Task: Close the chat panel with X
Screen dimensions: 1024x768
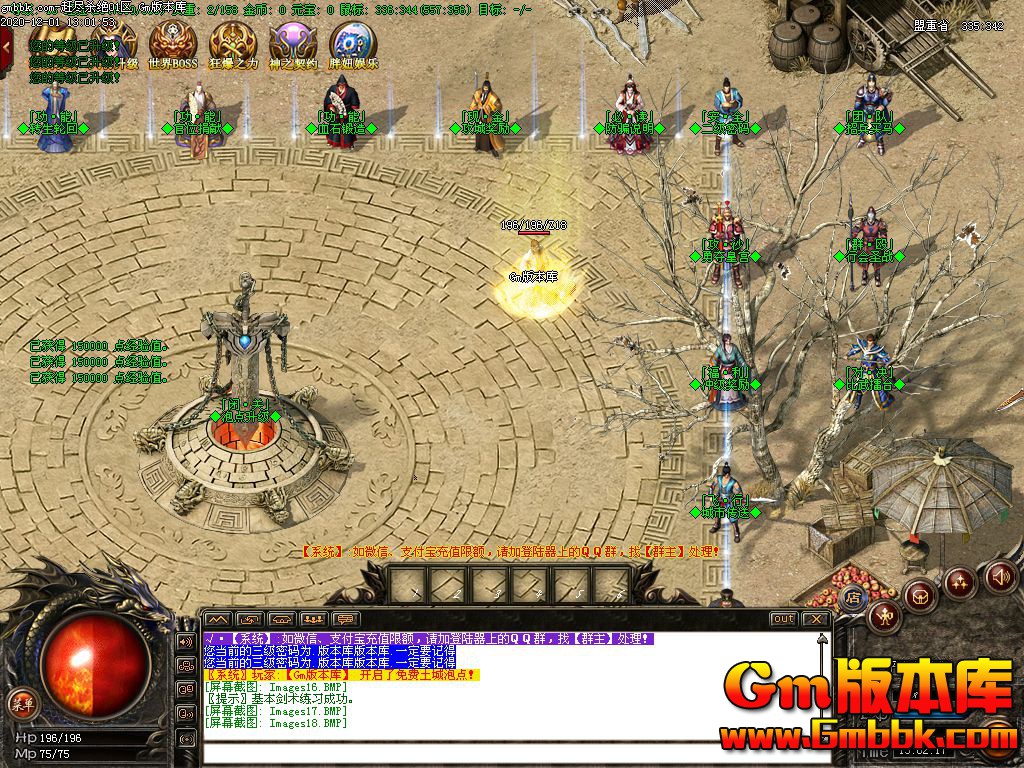Action: coord(816,619)
